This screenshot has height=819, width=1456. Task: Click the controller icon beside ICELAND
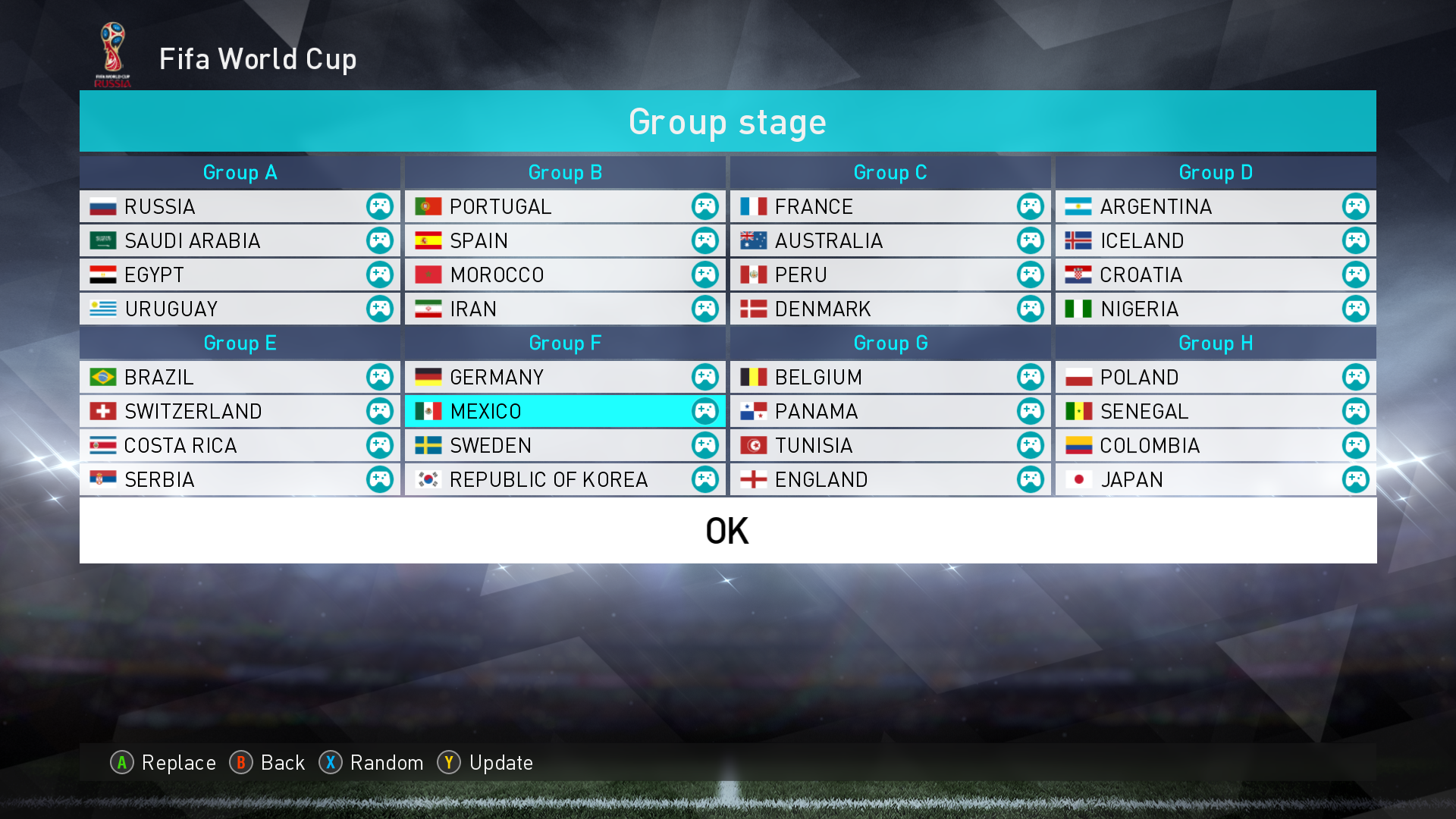pos(1354,240)
